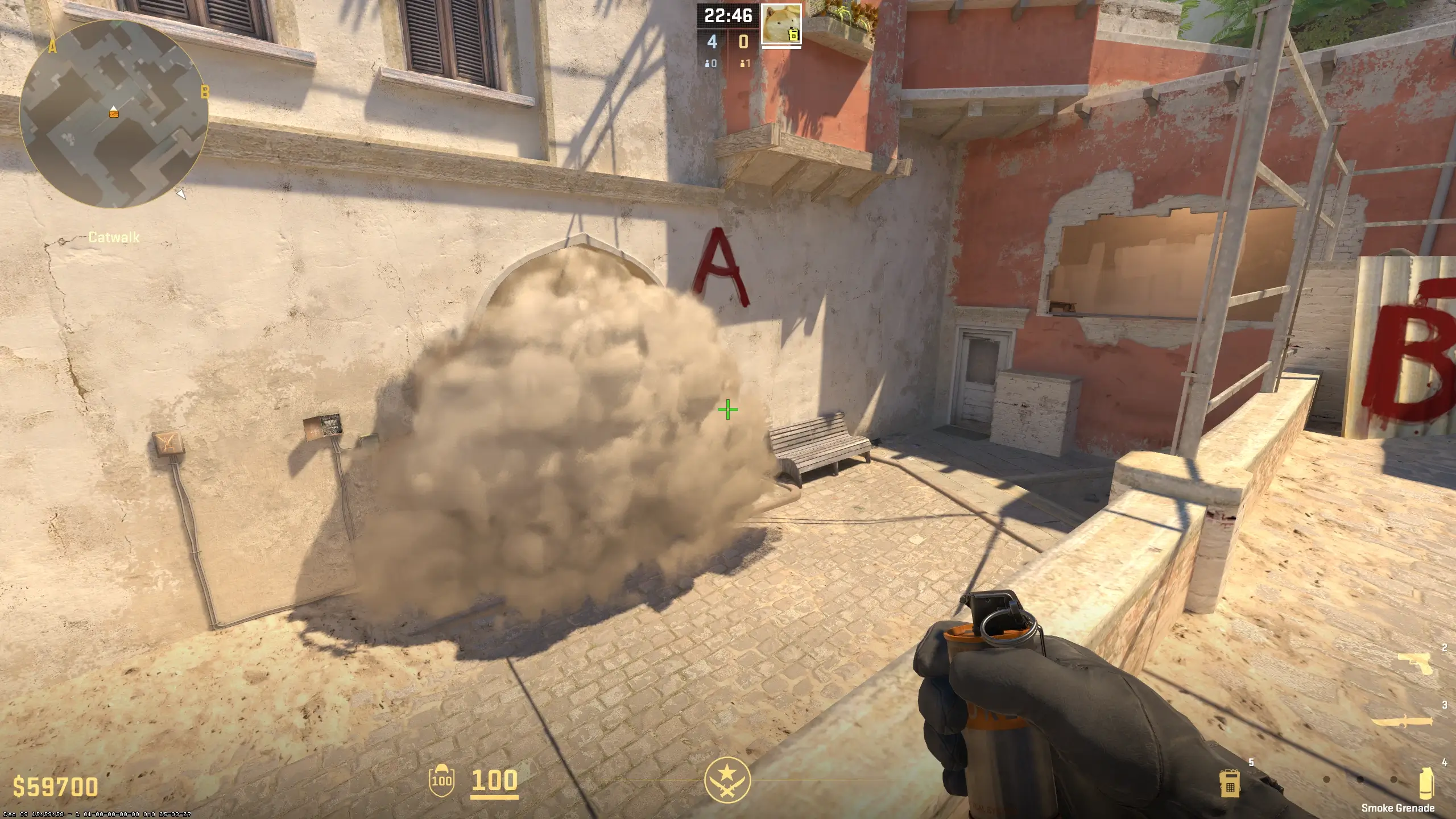Select the CT score number 4
The image size is (1456, 819).
point(712,41)
